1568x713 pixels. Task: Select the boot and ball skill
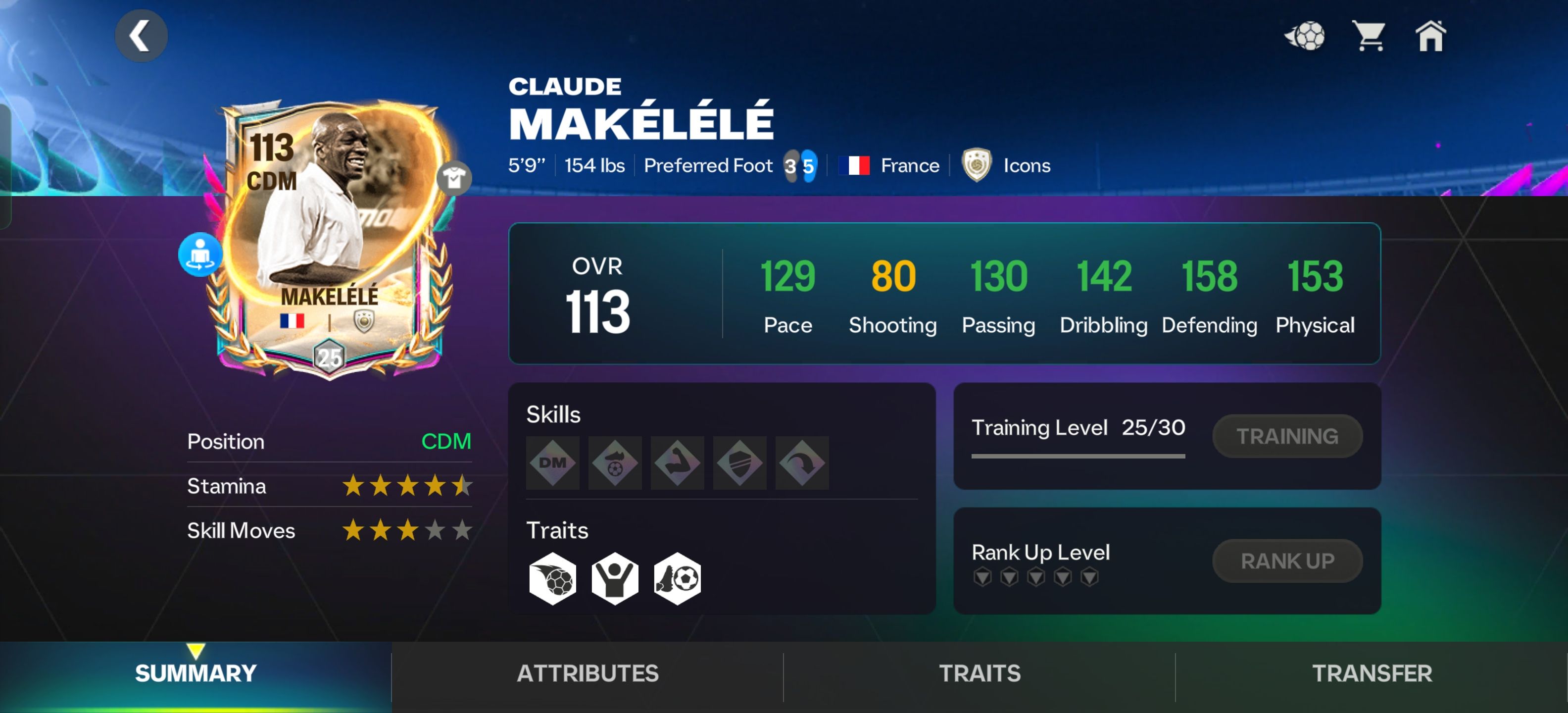615,463
